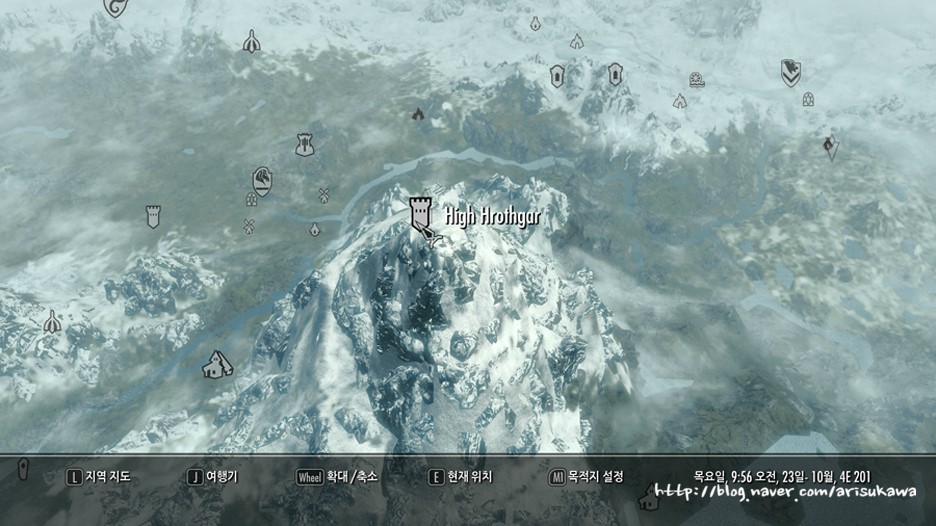936x526 pixels.
Task: Select the Windhelm bear-shield city marker
Action: 791,71
